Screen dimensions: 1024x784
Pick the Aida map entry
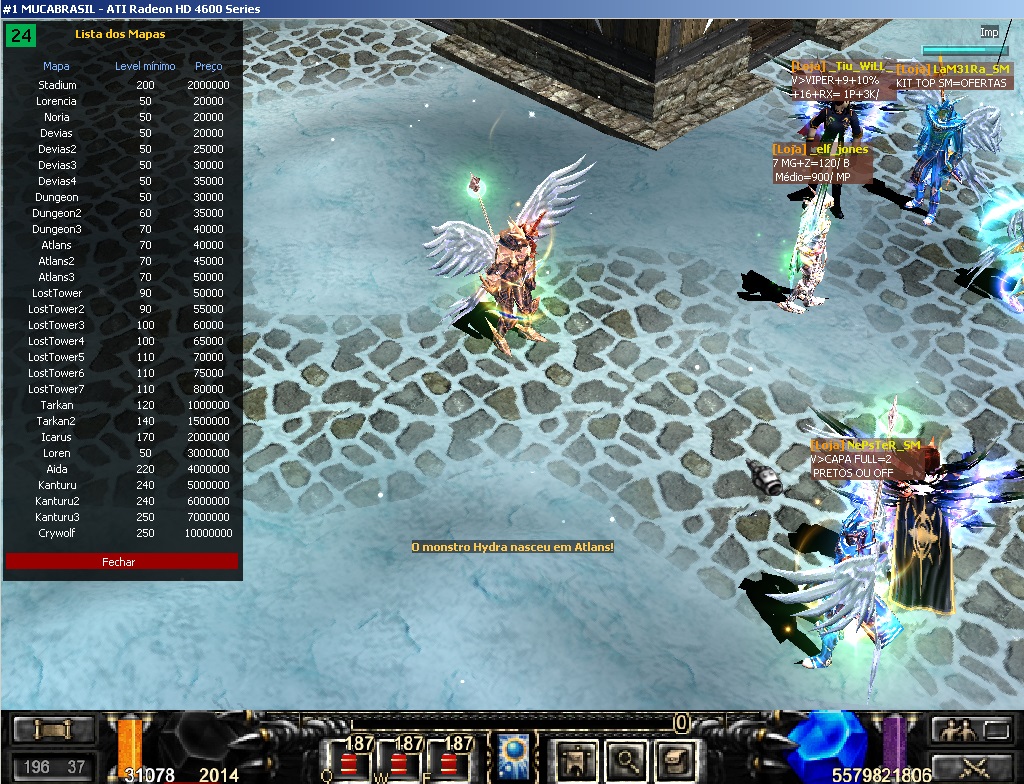point(57,469)
